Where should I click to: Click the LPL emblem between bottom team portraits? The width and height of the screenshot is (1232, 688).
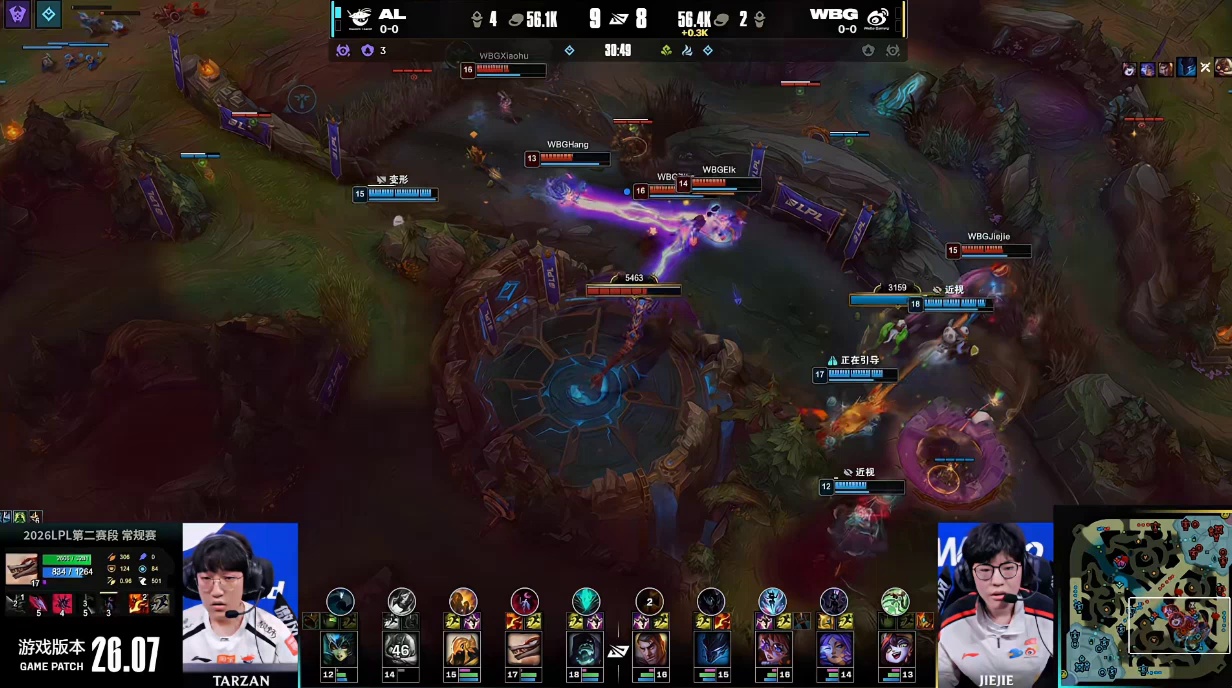[x=618, y=651]
